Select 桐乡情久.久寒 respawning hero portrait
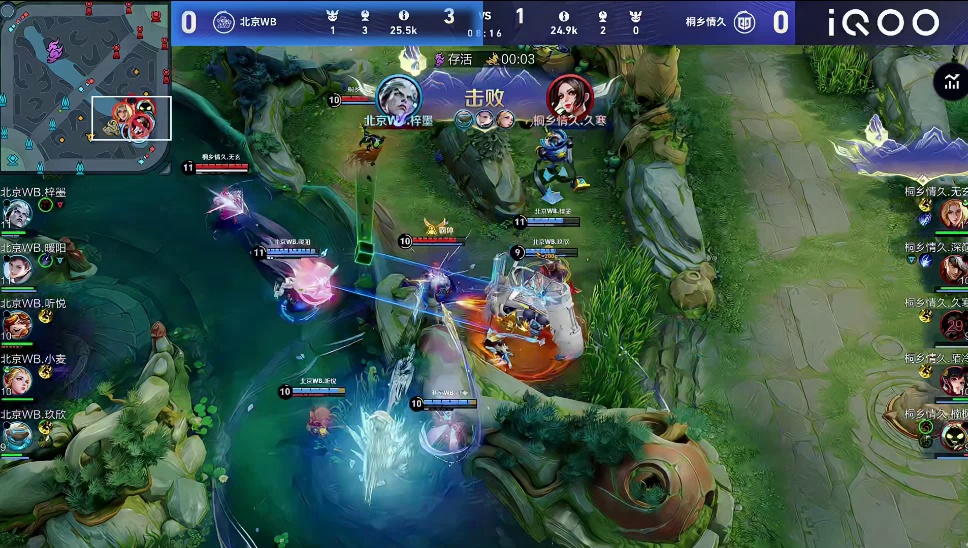Screen dimensions: 968x548 pyautogui.click(x=952, y=324)
